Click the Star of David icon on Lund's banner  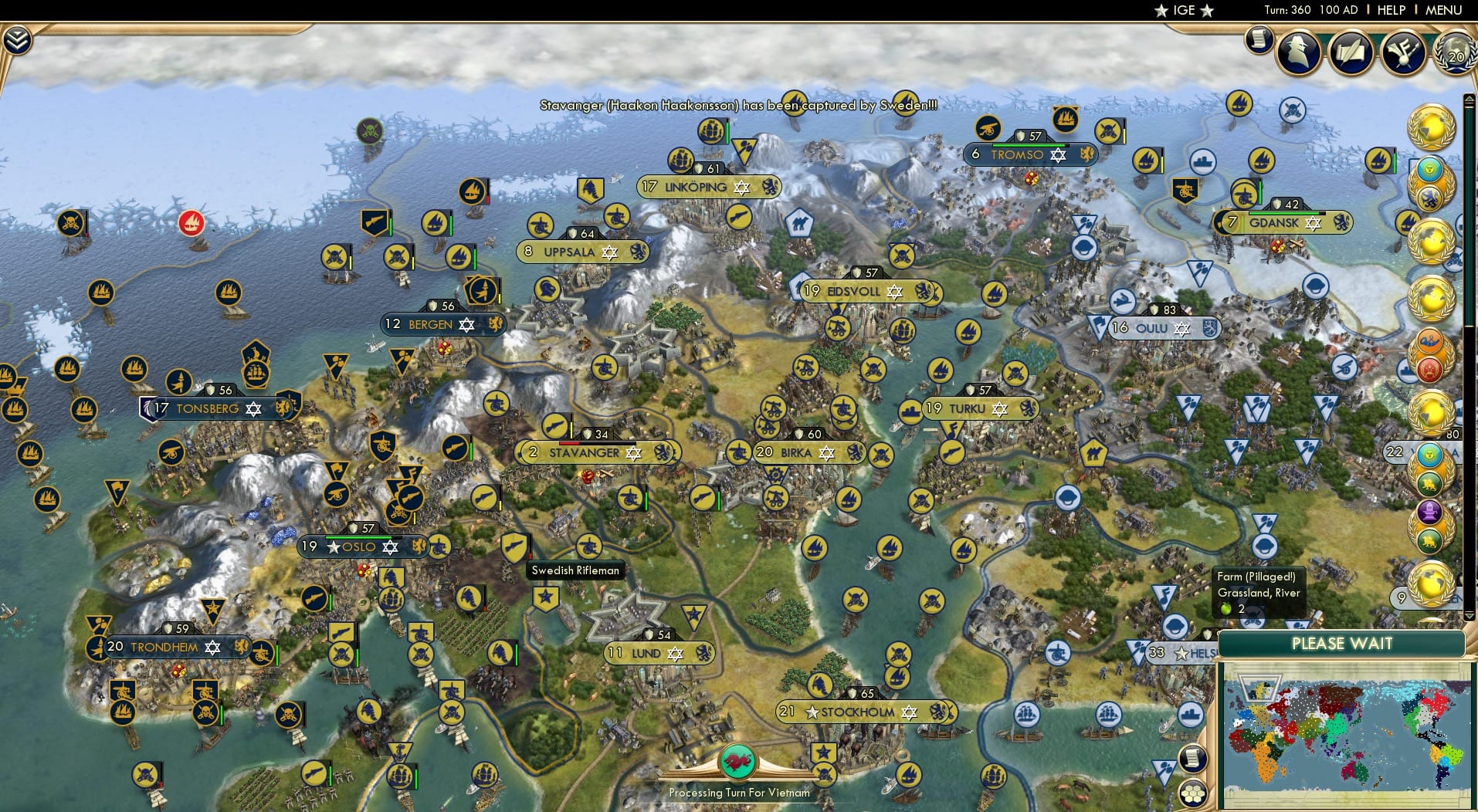(x=676, y=652)
